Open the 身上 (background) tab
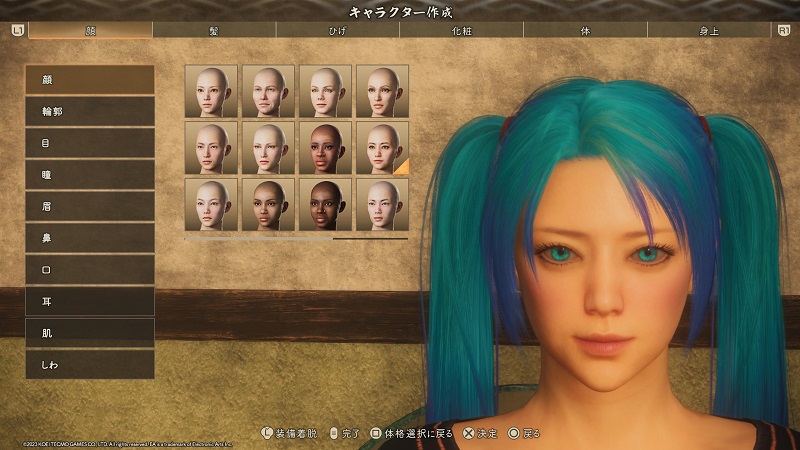 point(710,30)
